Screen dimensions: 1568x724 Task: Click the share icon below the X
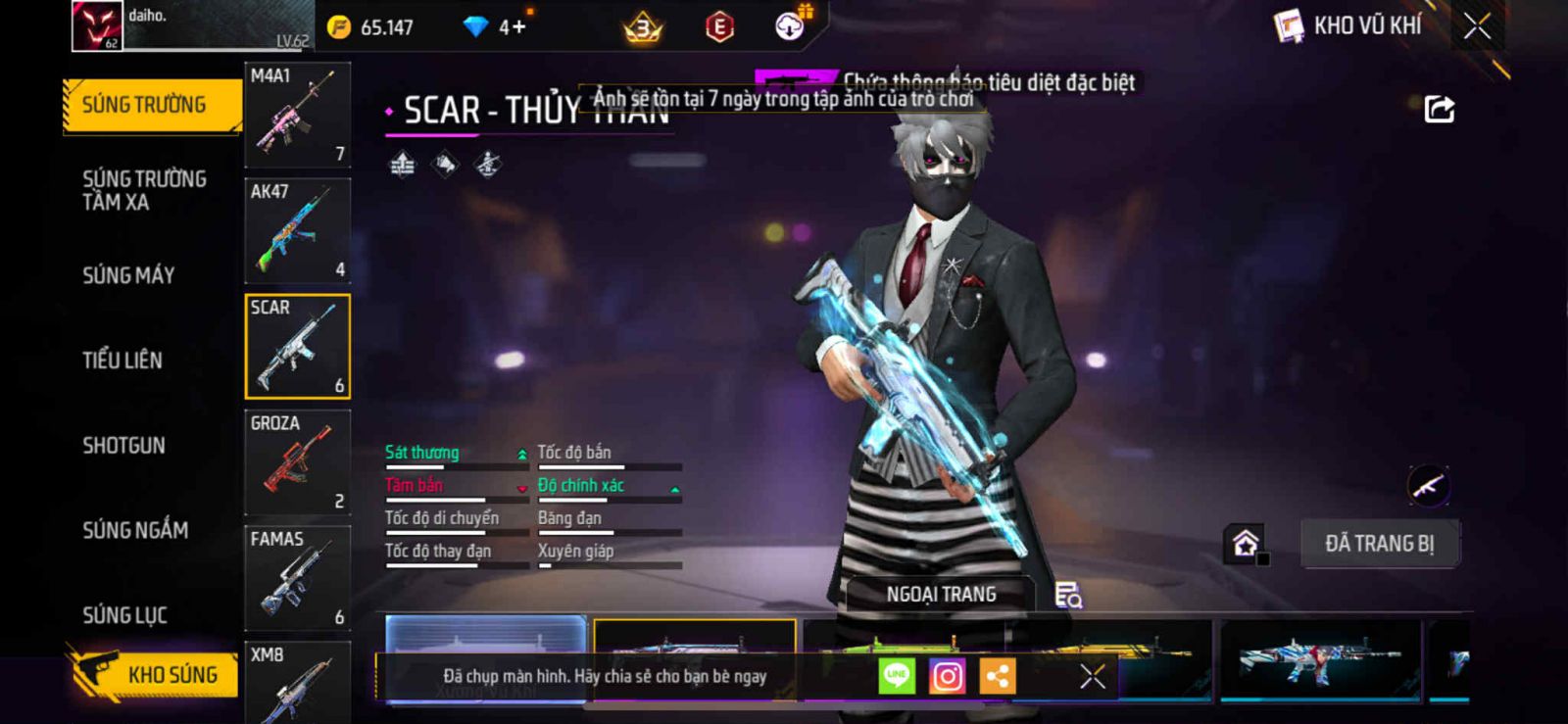pos(1439,109)
